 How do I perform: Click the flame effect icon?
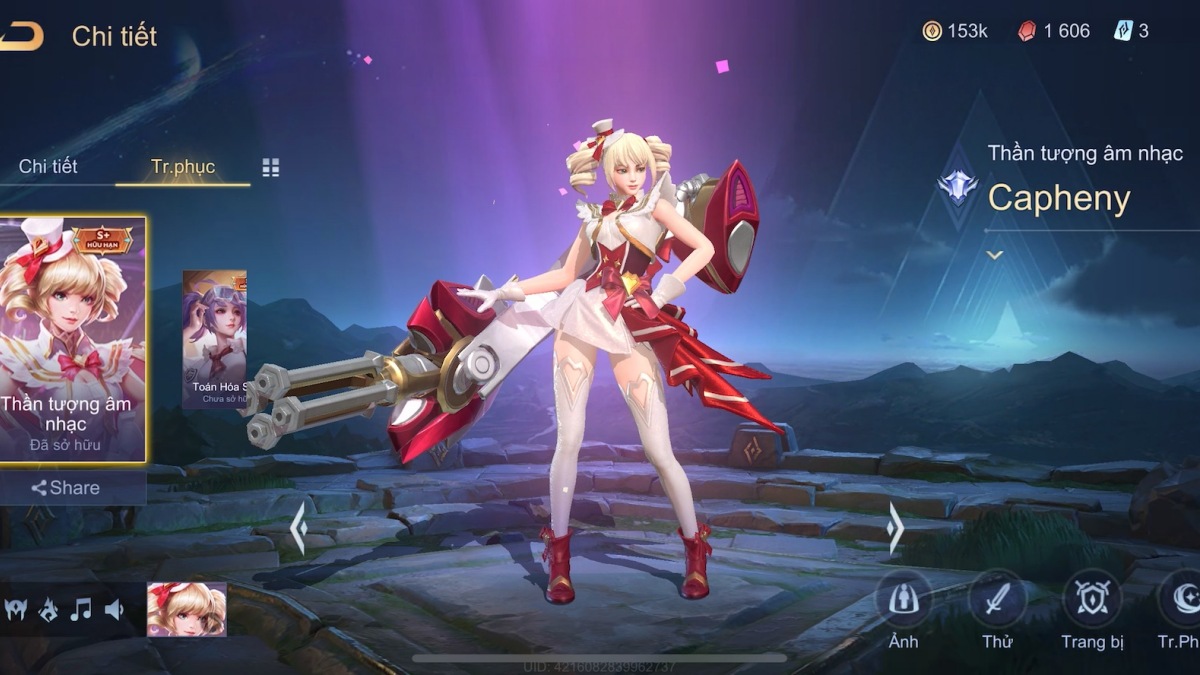pyautogui.click(x=48, y=609)
